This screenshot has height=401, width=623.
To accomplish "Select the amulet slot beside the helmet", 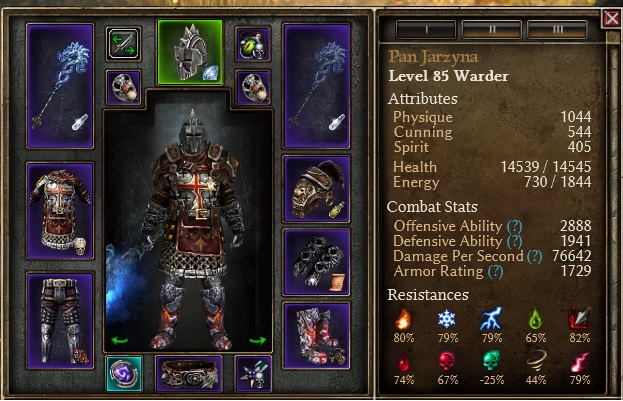I will [x=252, y=44].
